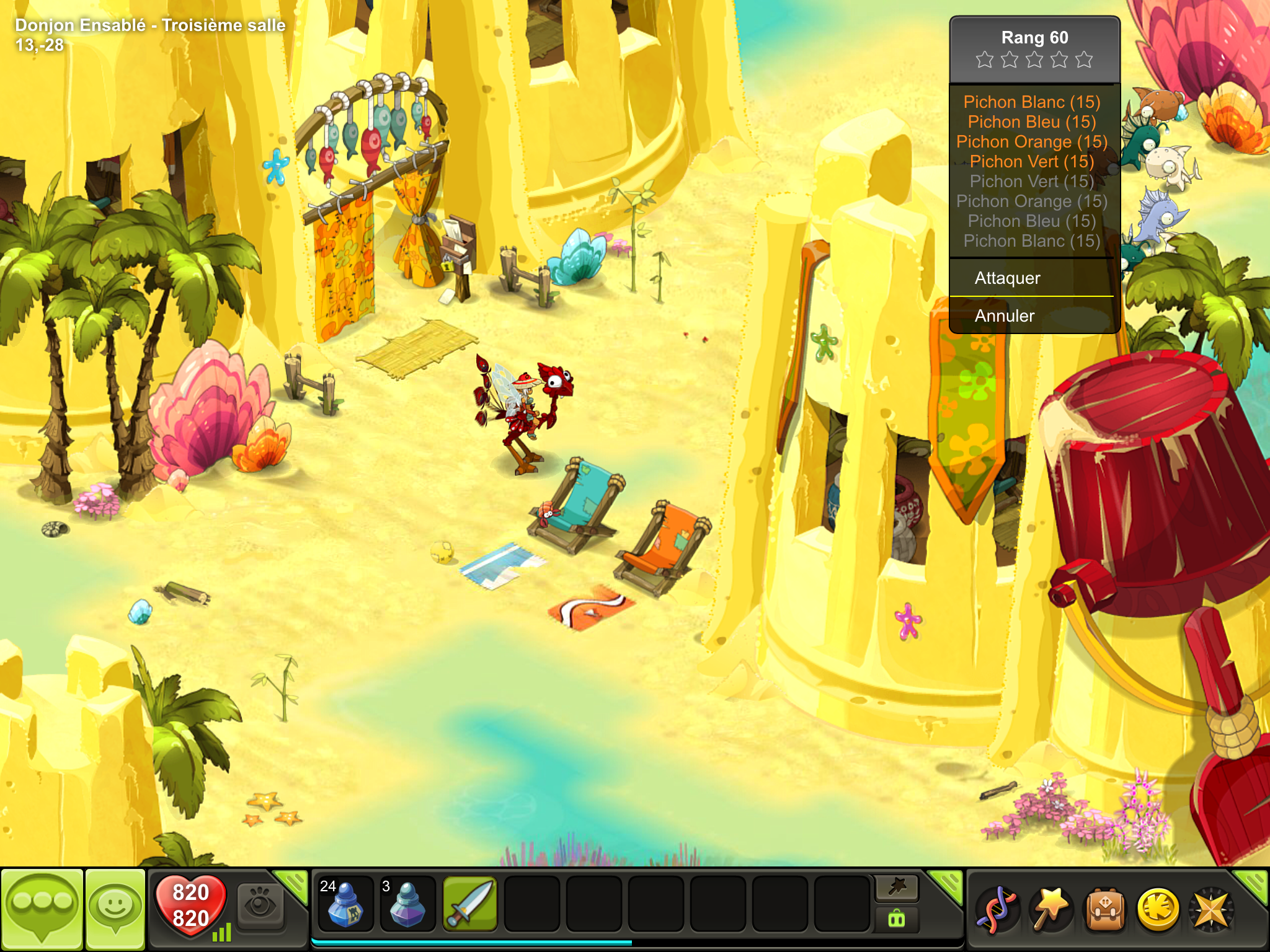
Task: Switch shortcut bar to spells wand tab
Action: 897,888
